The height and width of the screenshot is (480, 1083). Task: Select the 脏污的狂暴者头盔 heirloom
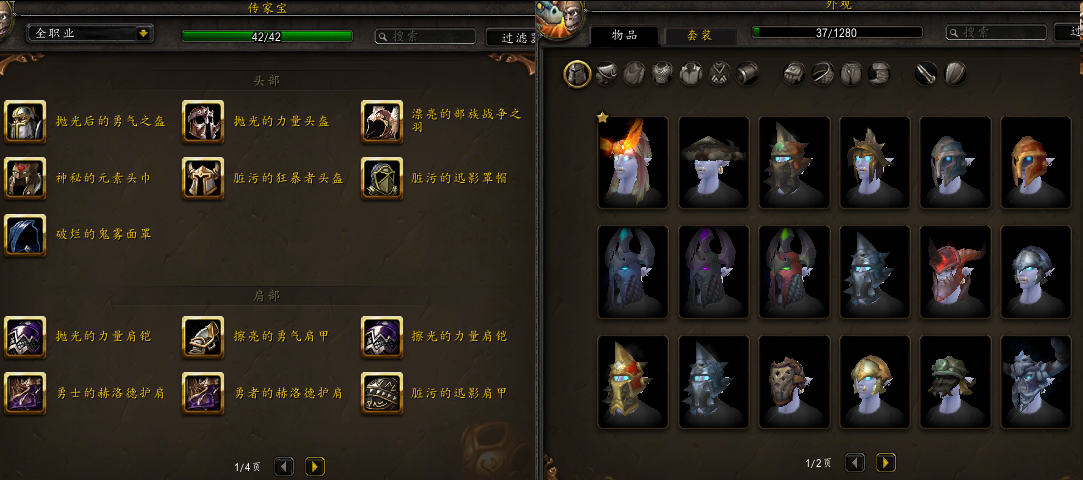[202, 178]
